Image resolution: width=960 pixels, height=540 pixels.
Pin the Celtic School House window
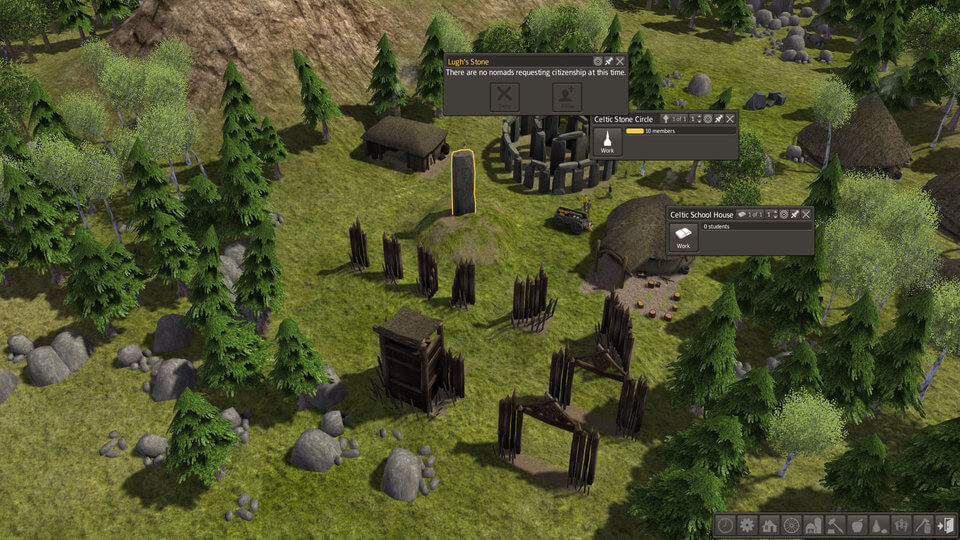point(795,214)
